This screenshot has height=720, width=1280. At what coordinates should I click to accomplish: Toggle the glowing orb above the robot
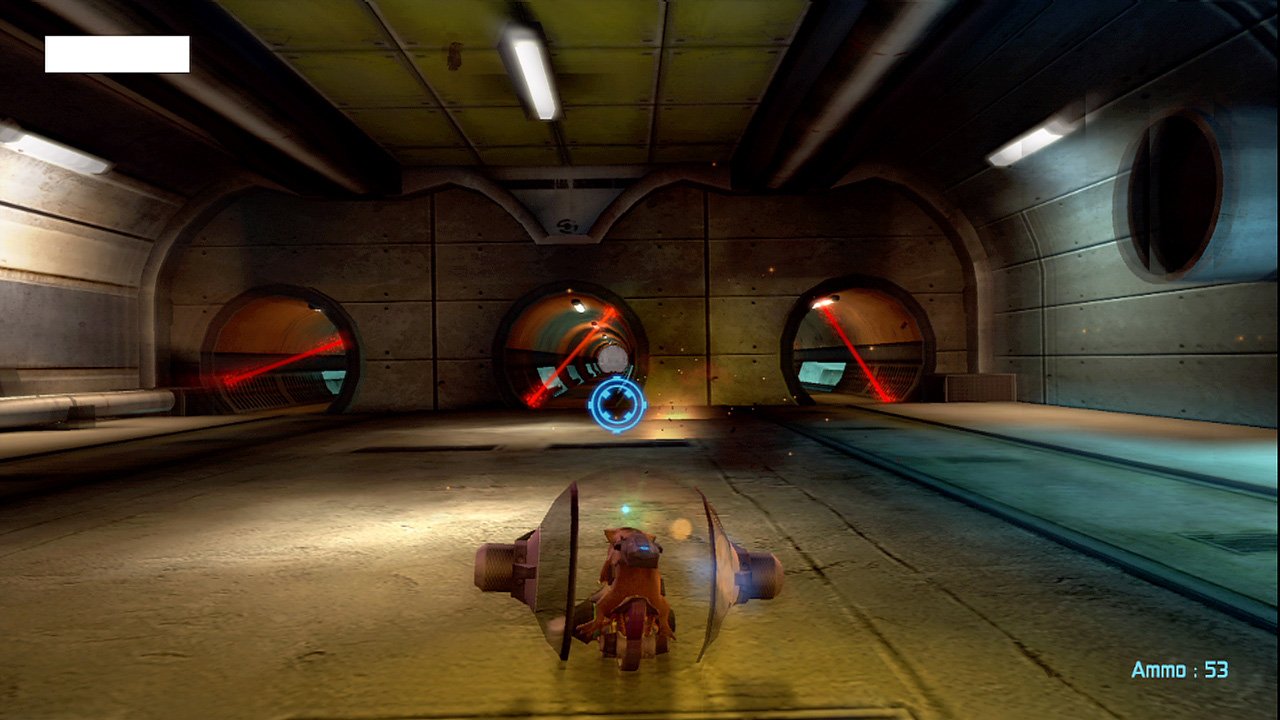point(626,508)
